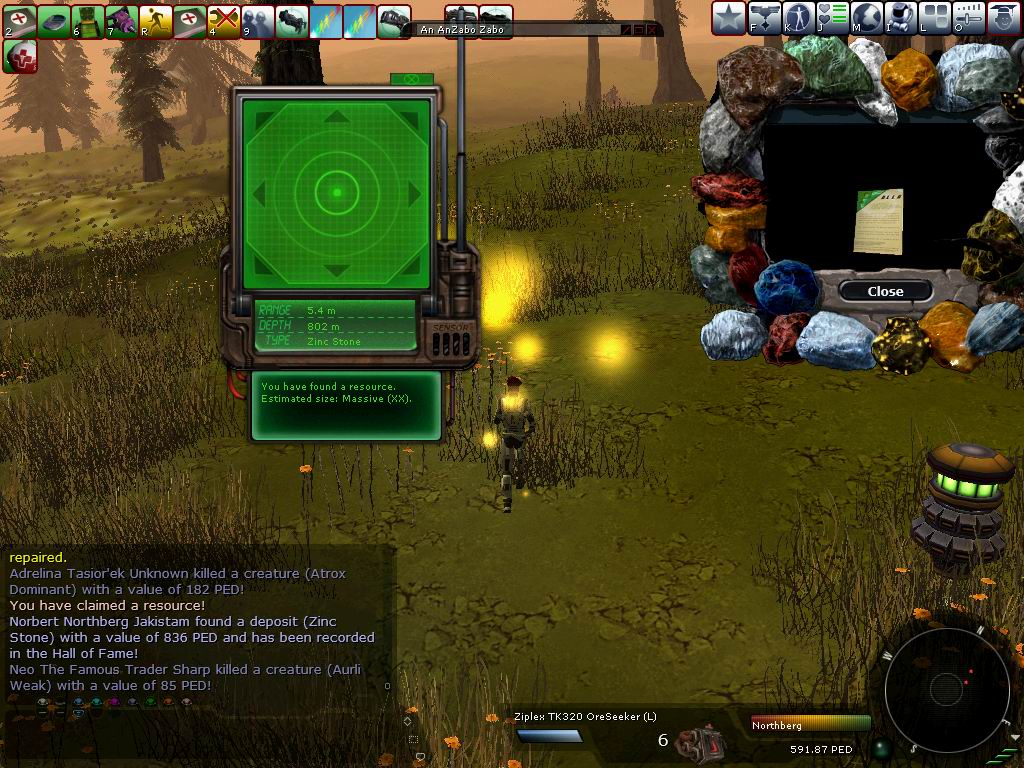The image size is (1024, 768).
Task: Use the crossed-out wrench hotbar slot
Action: tap(224, 21)
